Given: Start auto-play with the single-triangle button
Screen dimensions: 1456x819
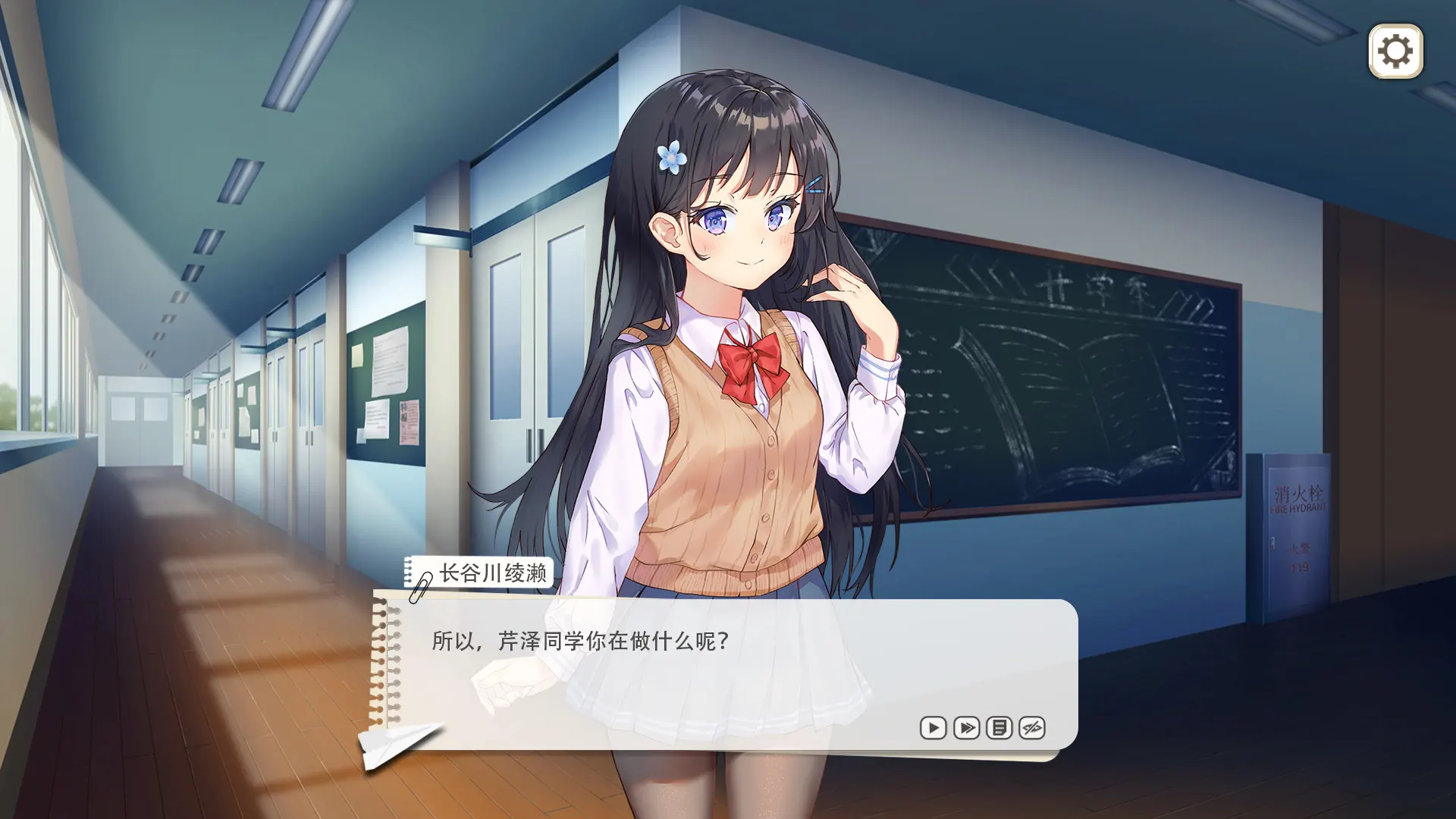Looking at the screenshot, I should 933,728.
